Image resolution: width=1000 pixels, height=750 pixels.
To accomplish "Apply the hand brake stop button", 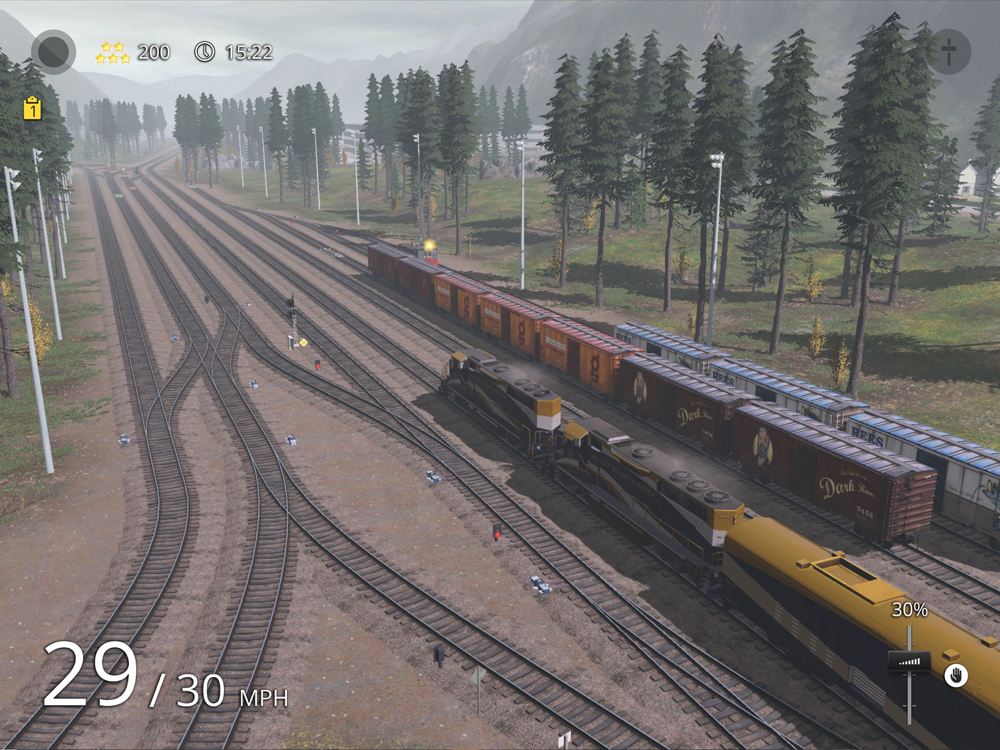I will [x=955, y=675].
